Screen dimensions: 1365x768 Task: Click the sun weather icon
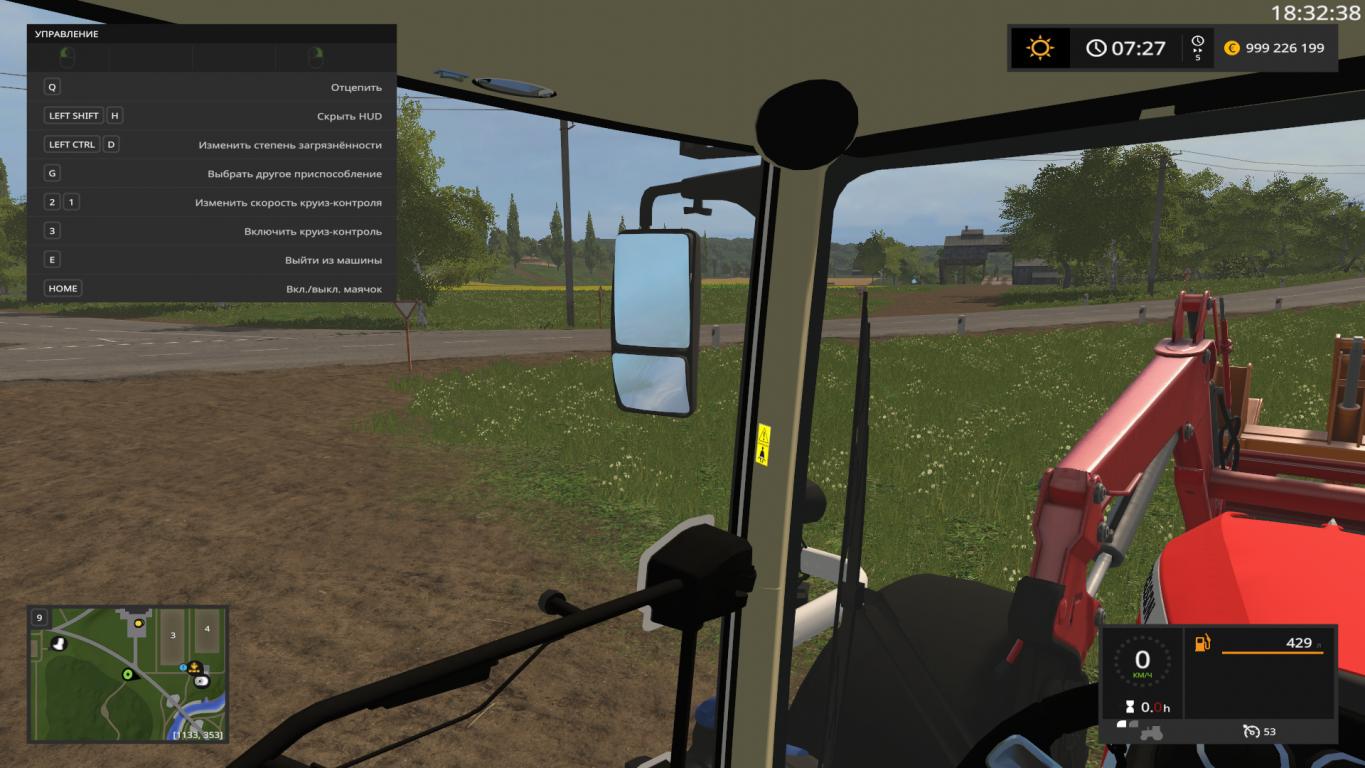pyautogui.click(x=1040, y=48)
